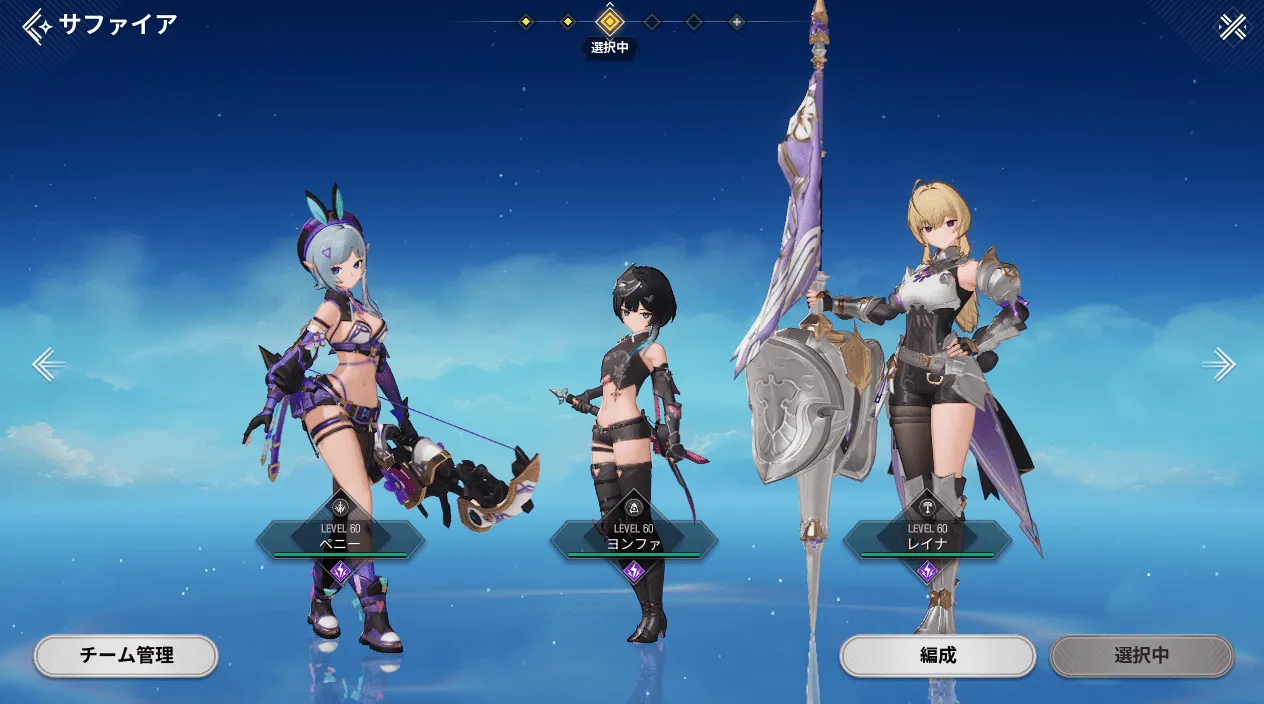The height and width of the screenshot is (704, 1264).
Task: Close the team screen with the X icon
Action: click(x=1233, y=27)
